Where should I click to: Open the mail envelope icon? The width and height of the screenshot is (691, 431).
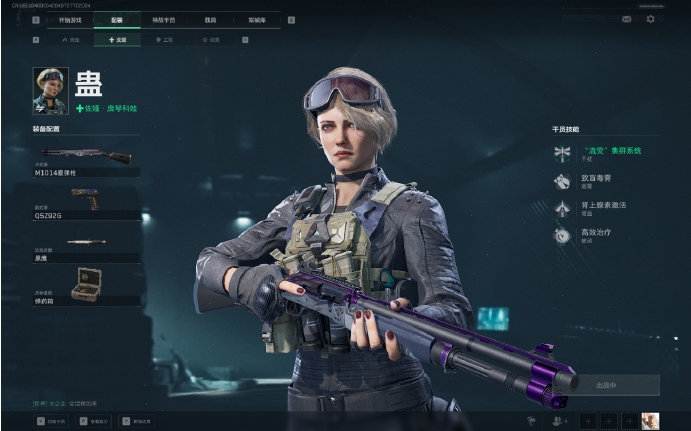[x=627, y=19]
